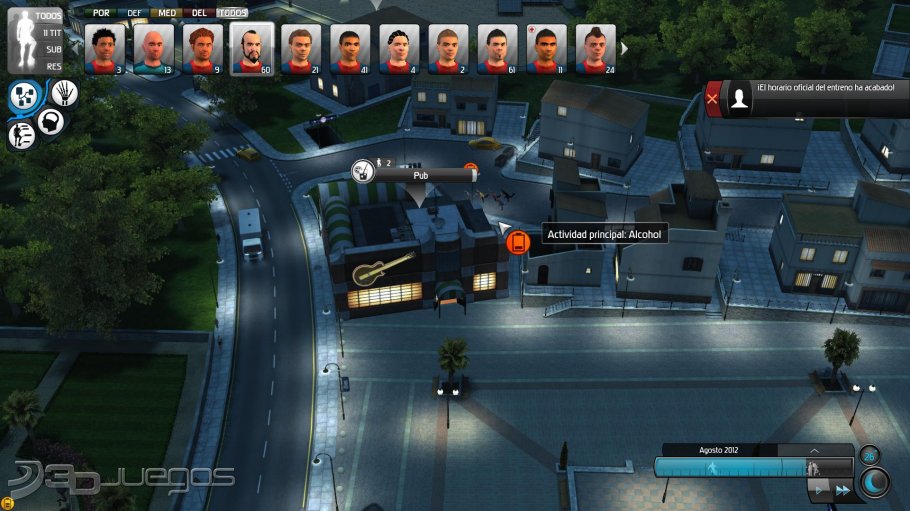Open the skeleton hand injury icon
Screen dimensions: 910x511
coord(64,93)
